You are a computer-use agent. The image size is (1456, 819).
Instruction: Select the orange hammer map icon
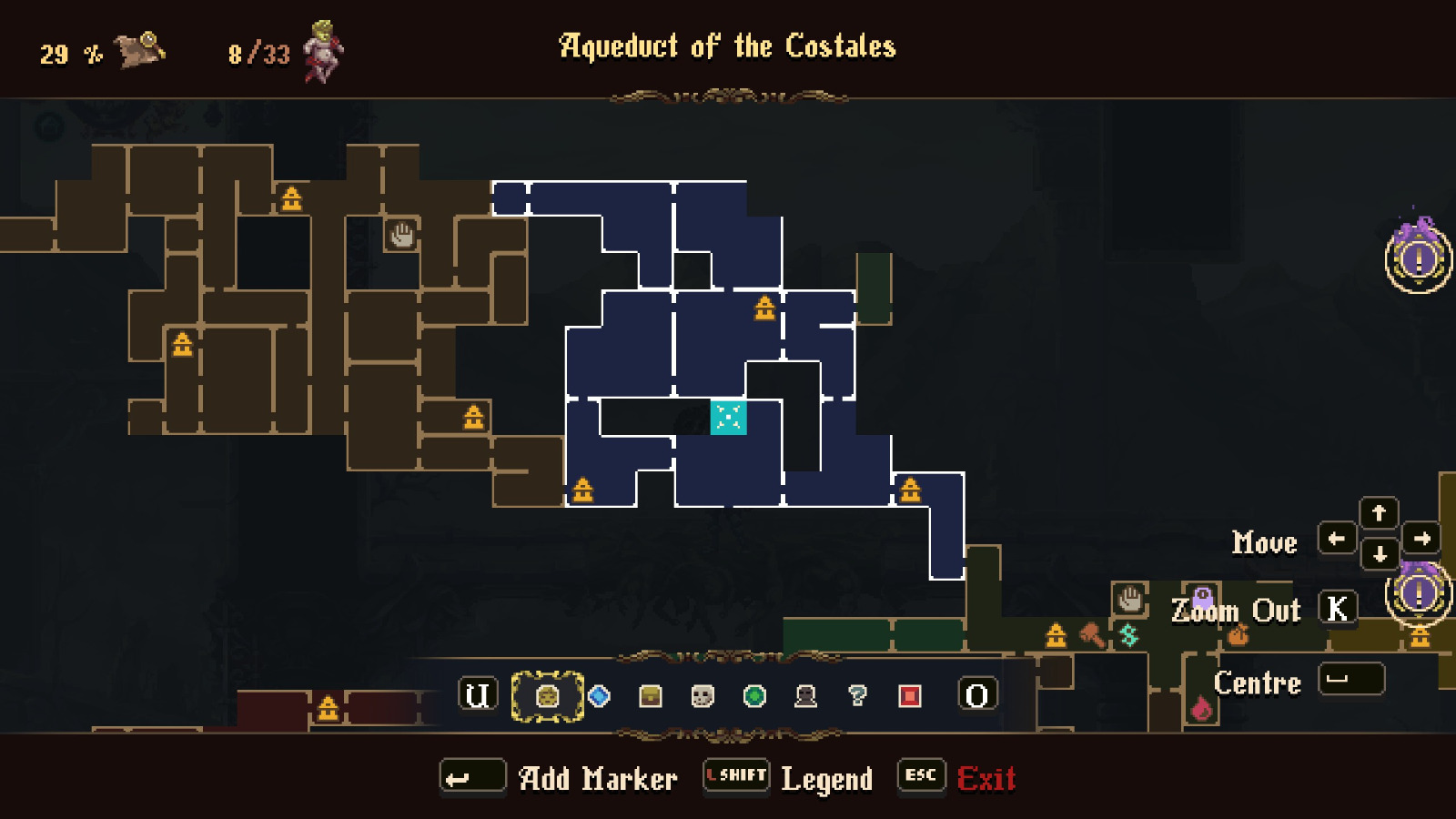[1092, 634]
